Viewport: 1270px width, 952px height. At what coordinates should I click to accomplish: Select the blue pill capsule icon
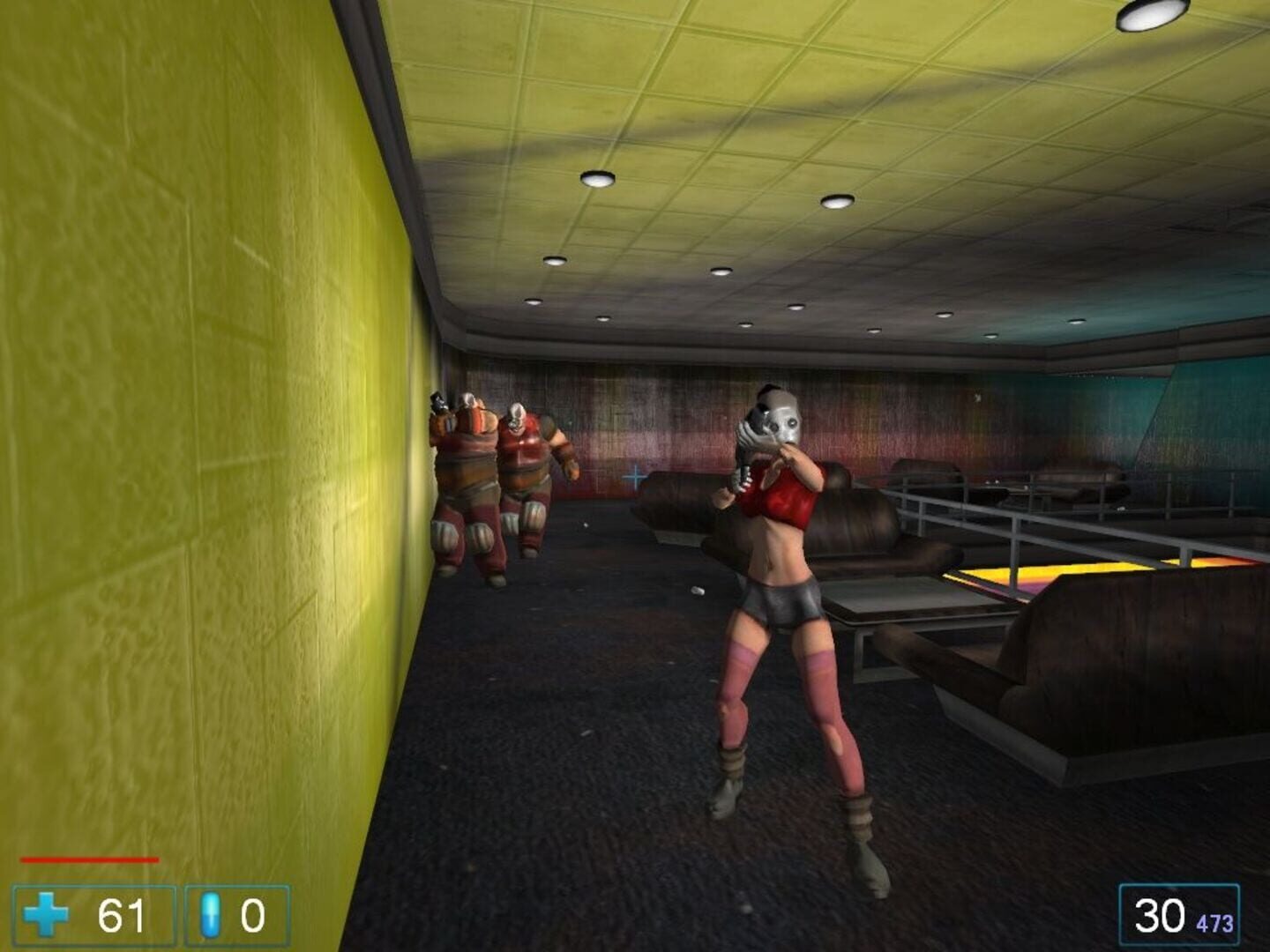(x=208, y=916)
